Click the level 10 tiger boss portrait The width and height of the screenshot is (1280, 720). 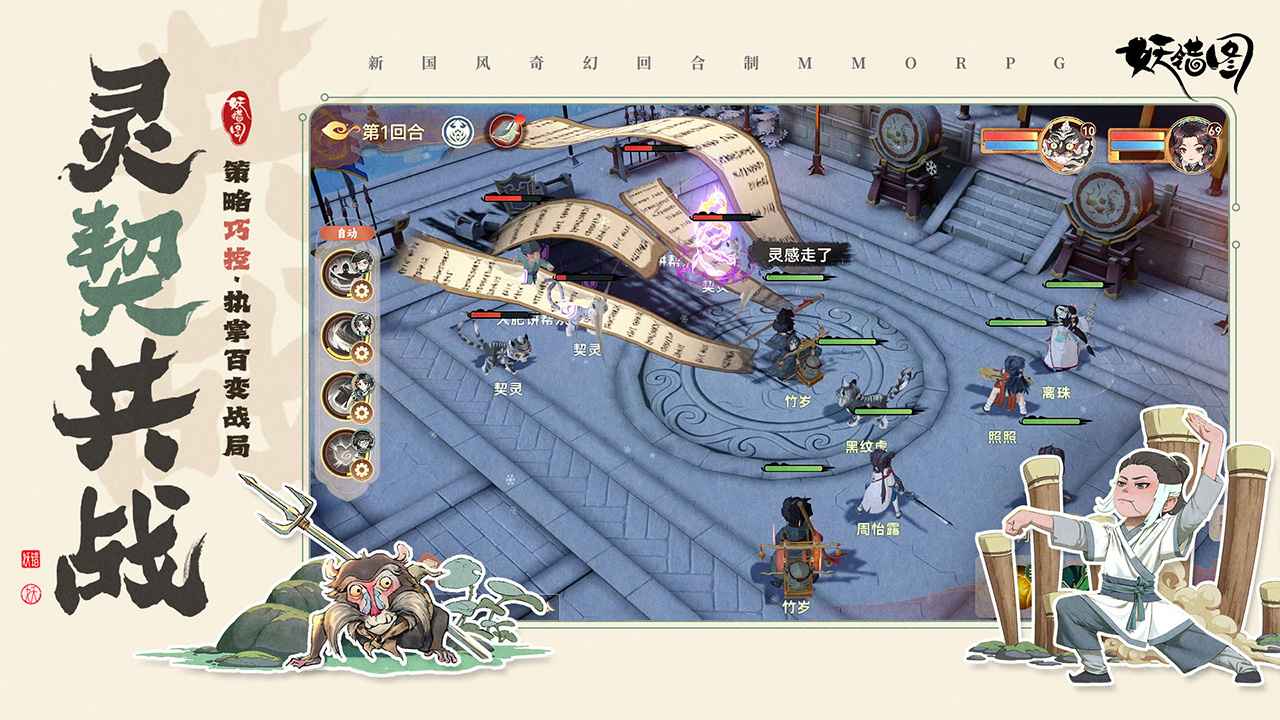click(1068, 146)
